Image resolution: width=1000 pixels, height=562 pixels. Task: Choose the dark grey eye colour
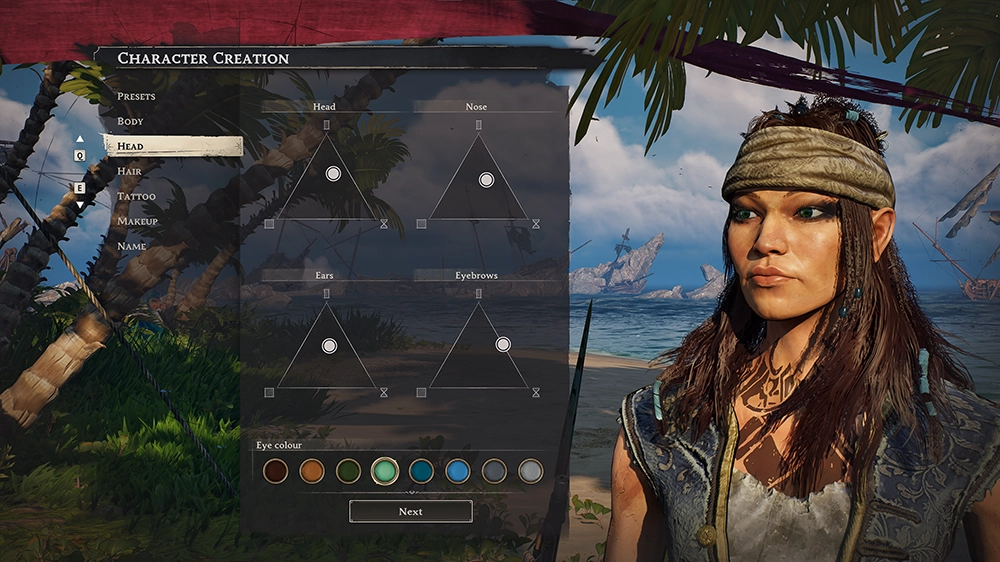point(494,471)
